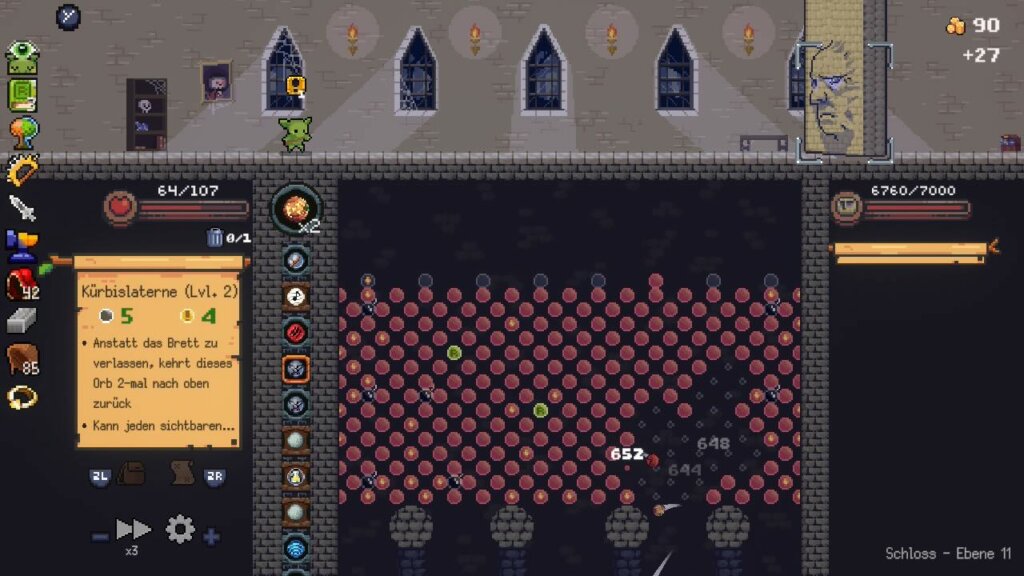Click the discard trash can icon
Viewport: 1024px width, 576px height.
[215, 237]
